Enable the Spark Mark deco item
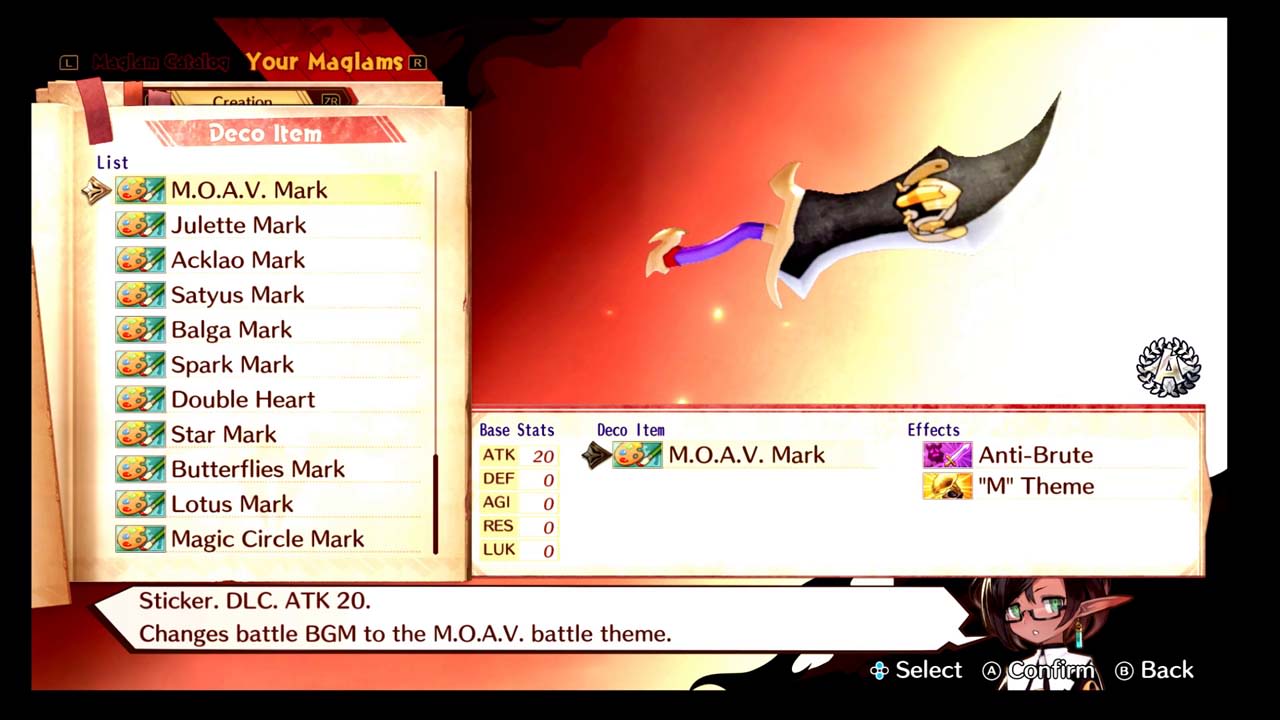Viewport: 1280px width, 720px height. [x=232, y=364]
